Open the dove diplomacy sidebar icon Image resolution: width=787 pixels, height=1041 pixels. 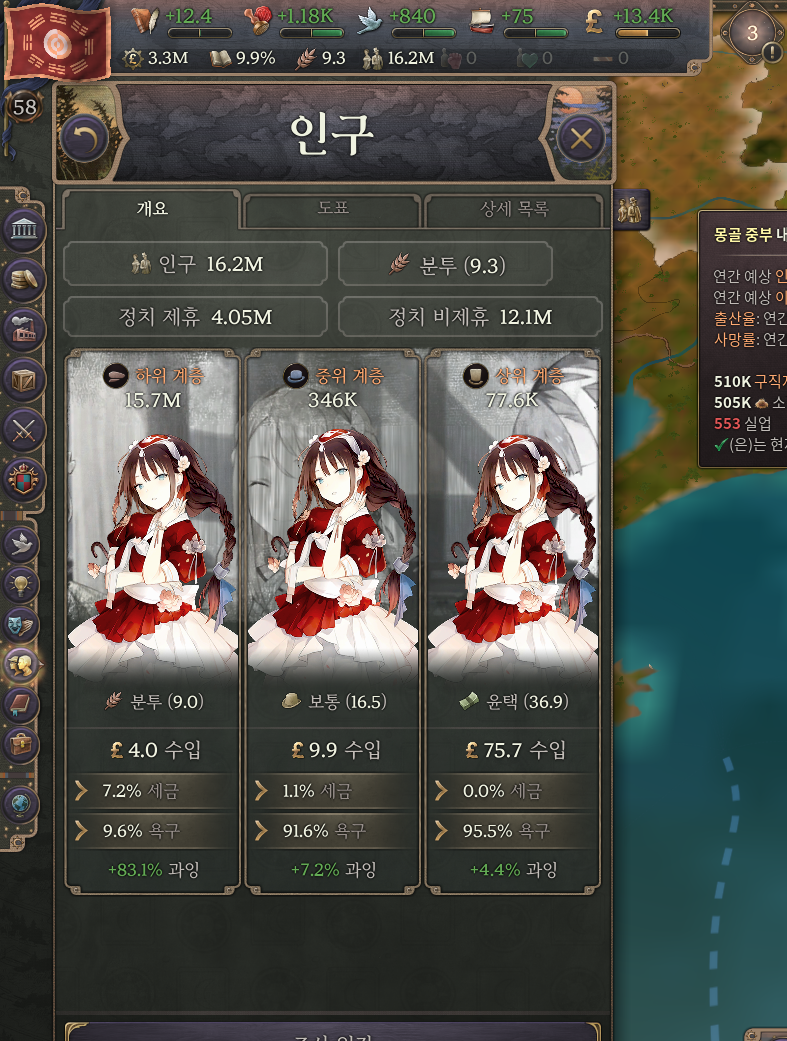[21, 544]
